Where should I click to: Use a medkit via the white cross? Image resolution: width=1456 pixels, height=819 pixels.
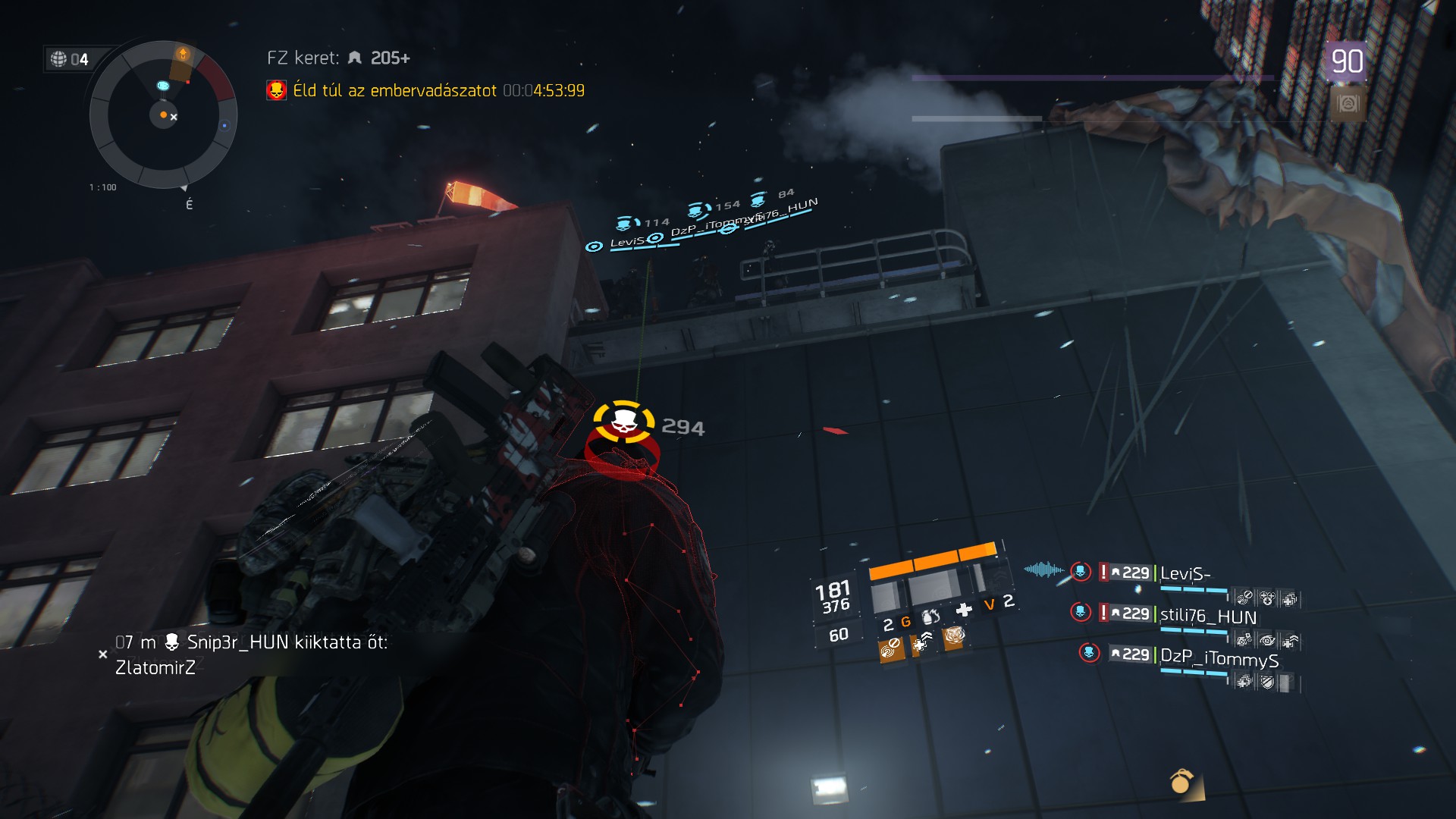coord(964,610)
